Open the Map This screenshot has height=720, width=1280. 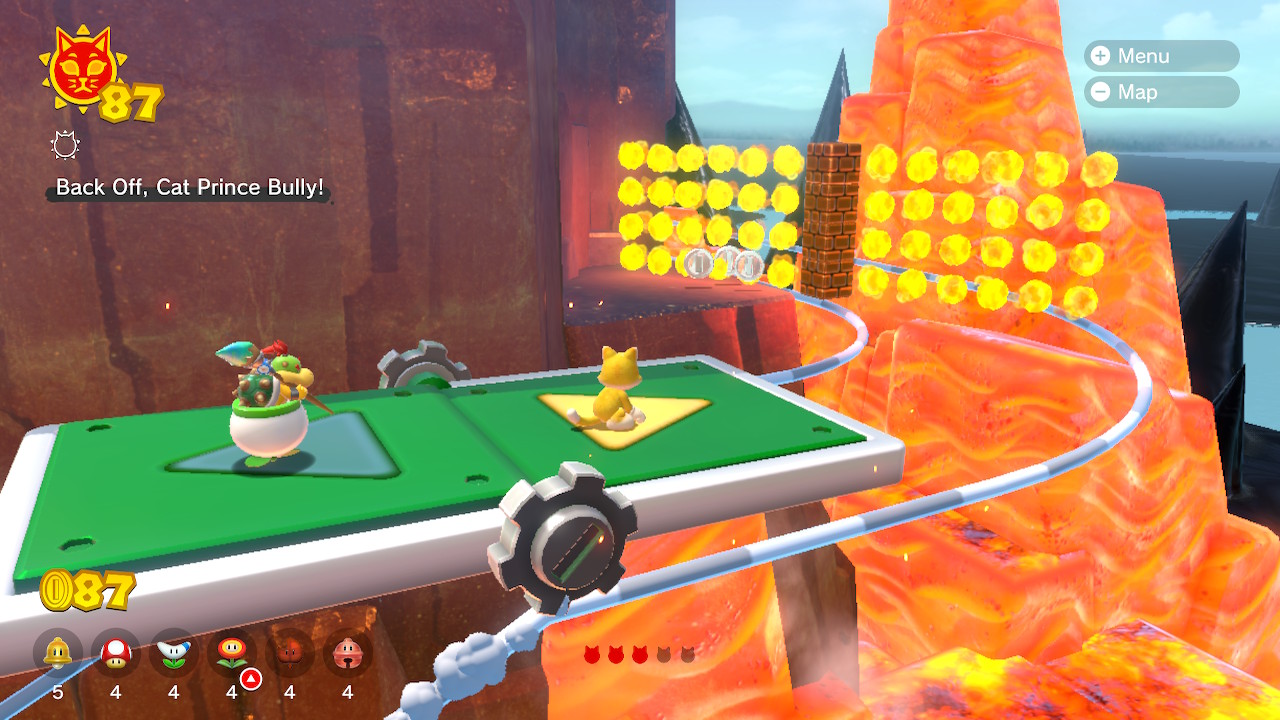[1160, 92]
